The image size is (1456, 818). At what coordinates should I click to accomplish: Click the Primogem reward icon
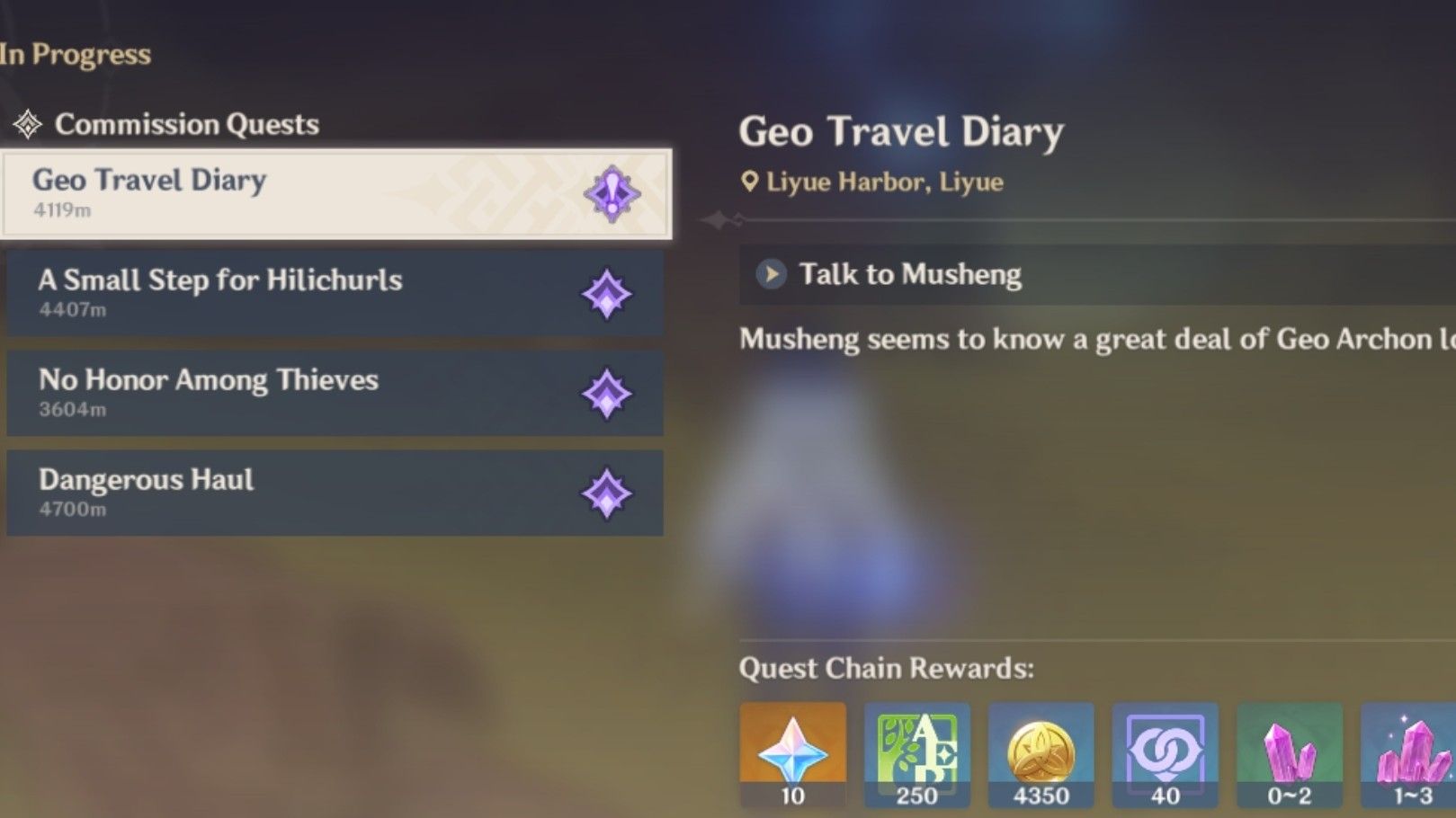792,751
